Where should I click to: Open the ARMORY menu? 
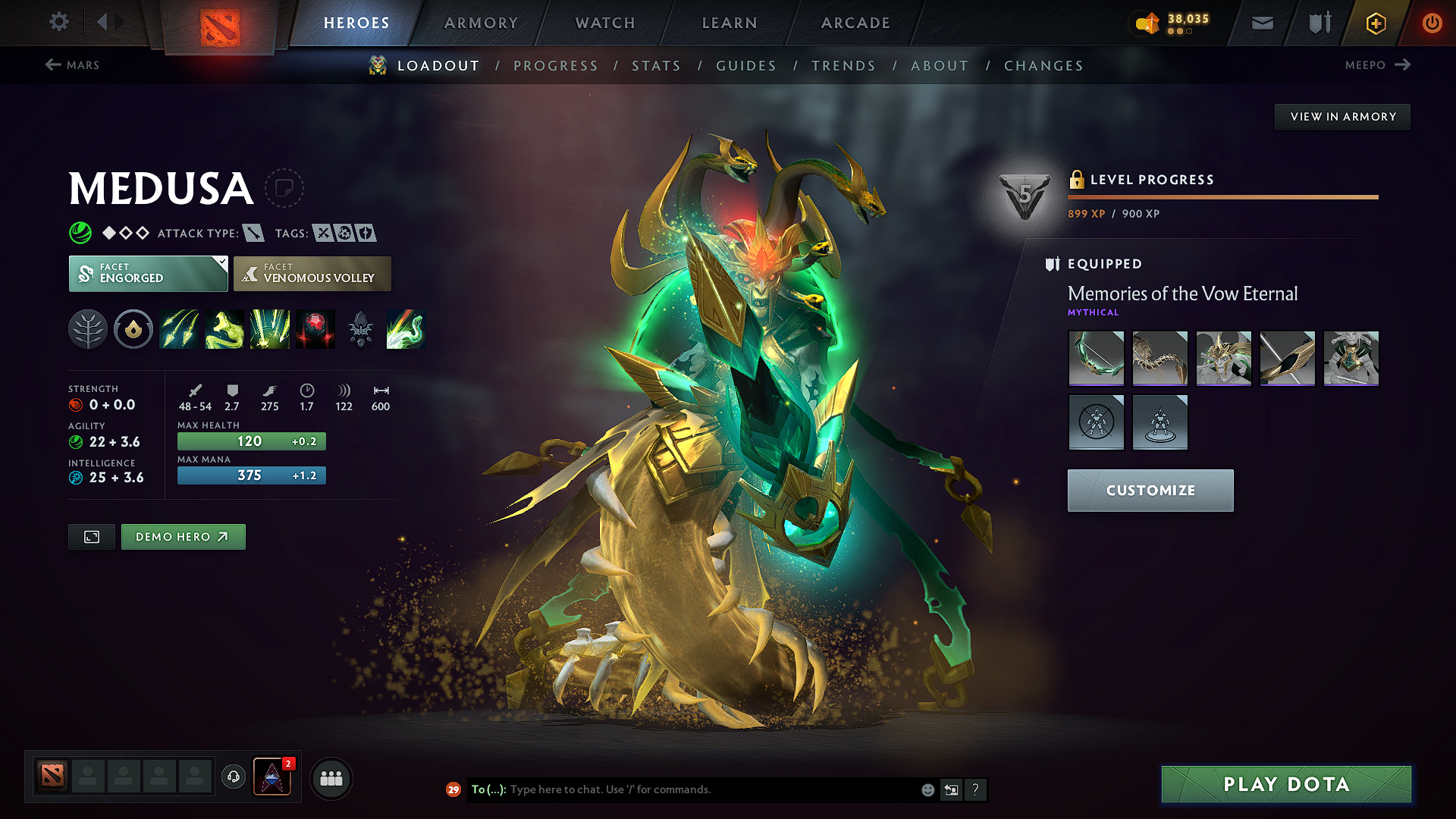pos(481,23)
